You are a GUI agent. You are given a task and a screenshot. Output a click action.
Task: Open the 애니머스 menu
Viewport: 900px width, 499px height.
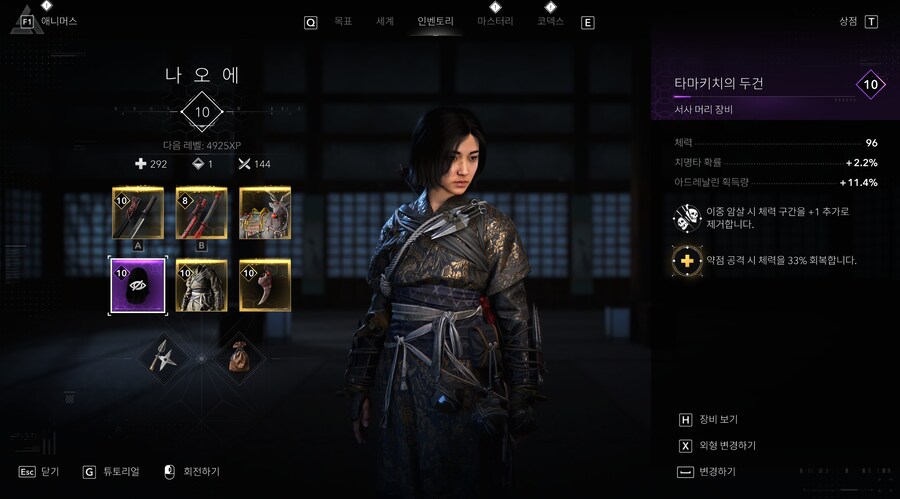tap(58, 21)
